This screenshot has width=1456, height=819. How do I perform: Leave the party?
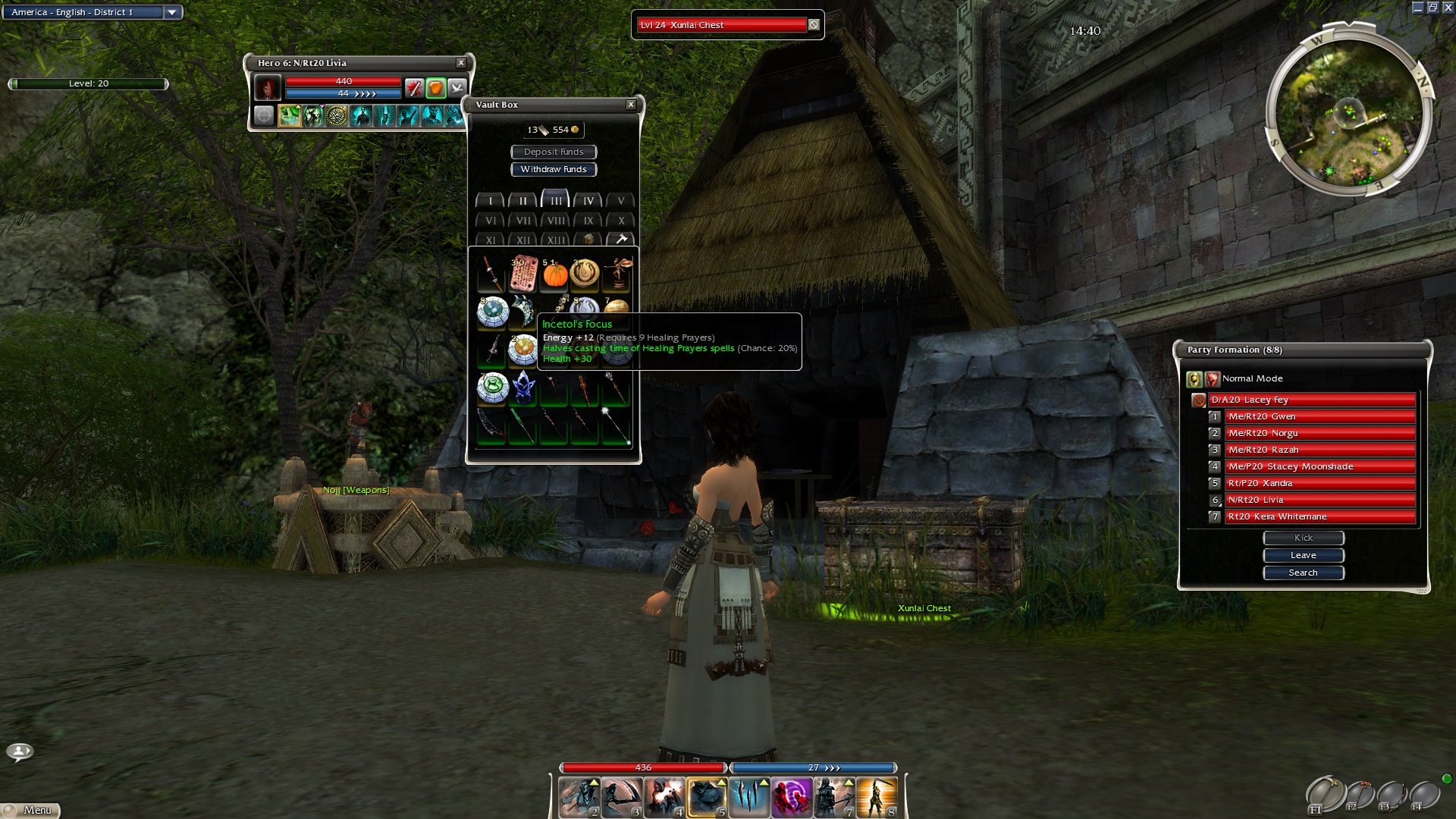1303,555
